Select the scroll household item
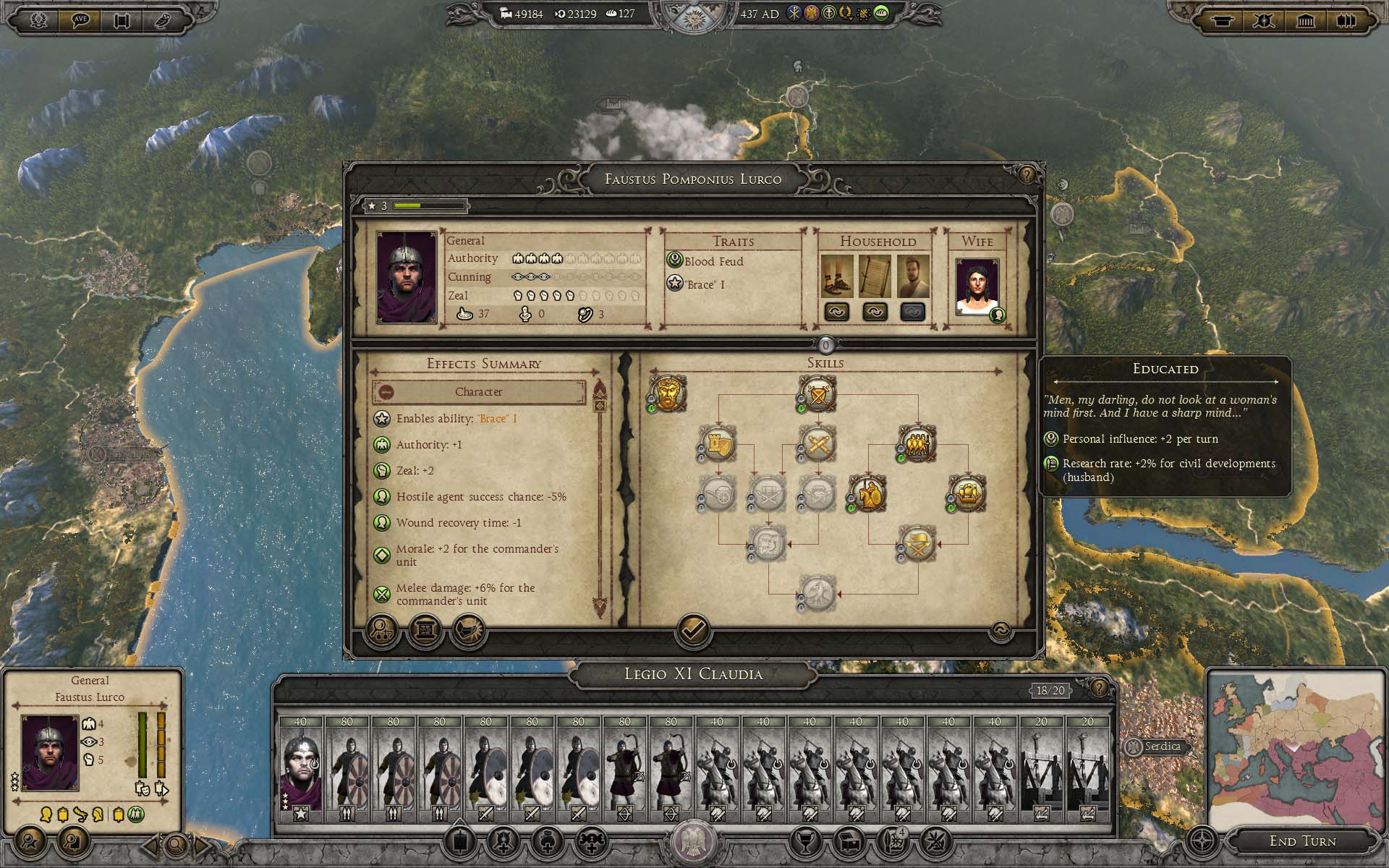The width and height of the screenshot is (1389, 868). [x=875, y=276]
